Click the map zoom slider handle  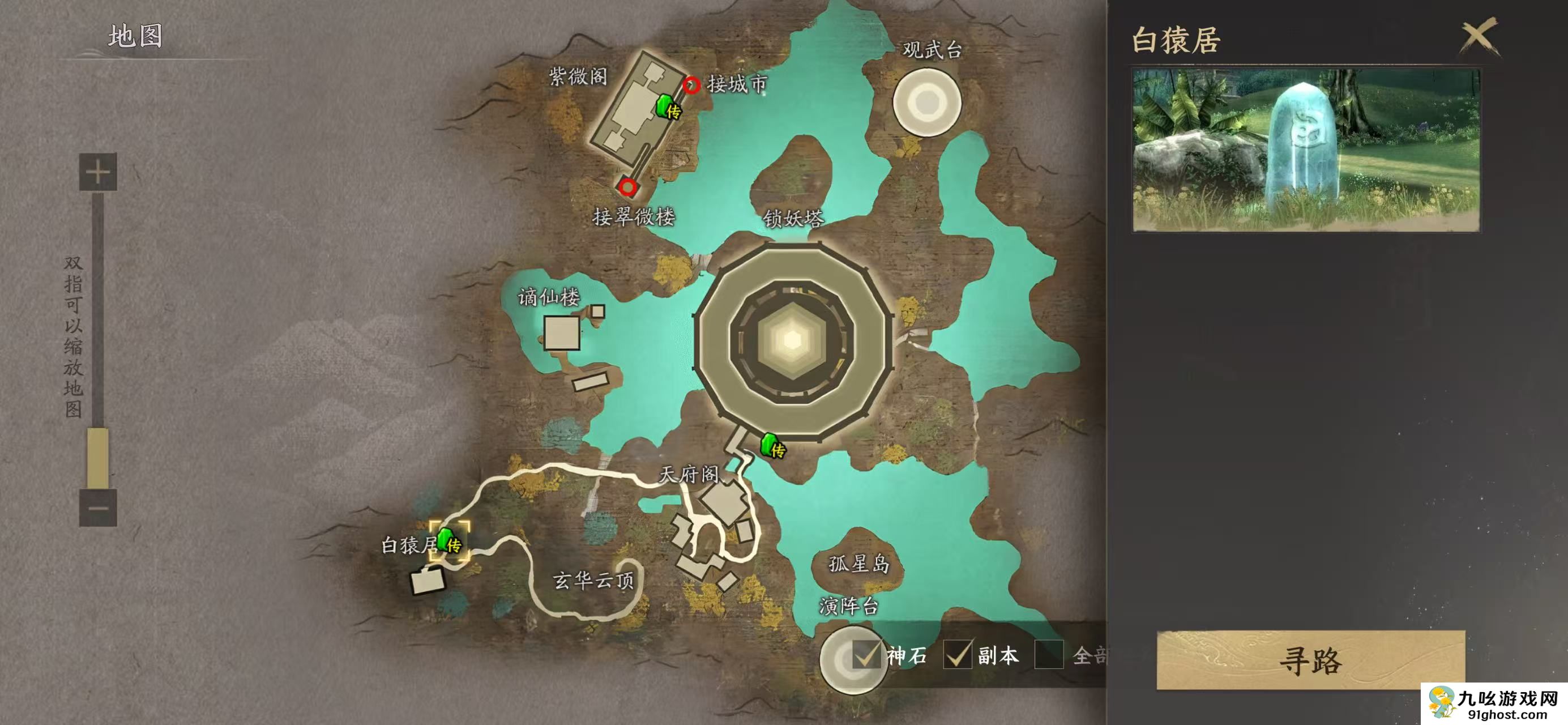[x=98, y=457]
